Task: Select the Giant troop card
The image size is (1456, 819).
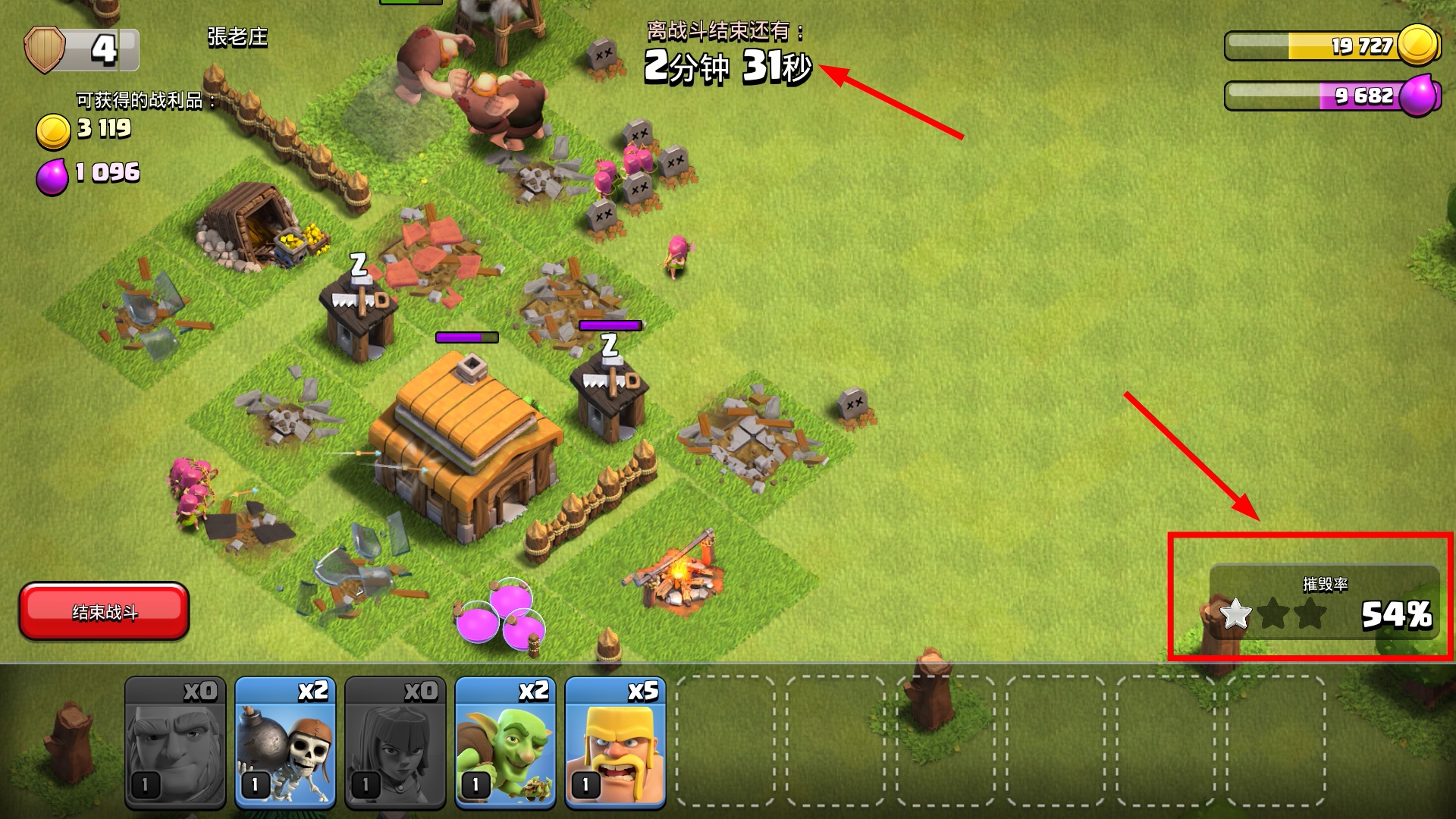Action: (175, 743)
